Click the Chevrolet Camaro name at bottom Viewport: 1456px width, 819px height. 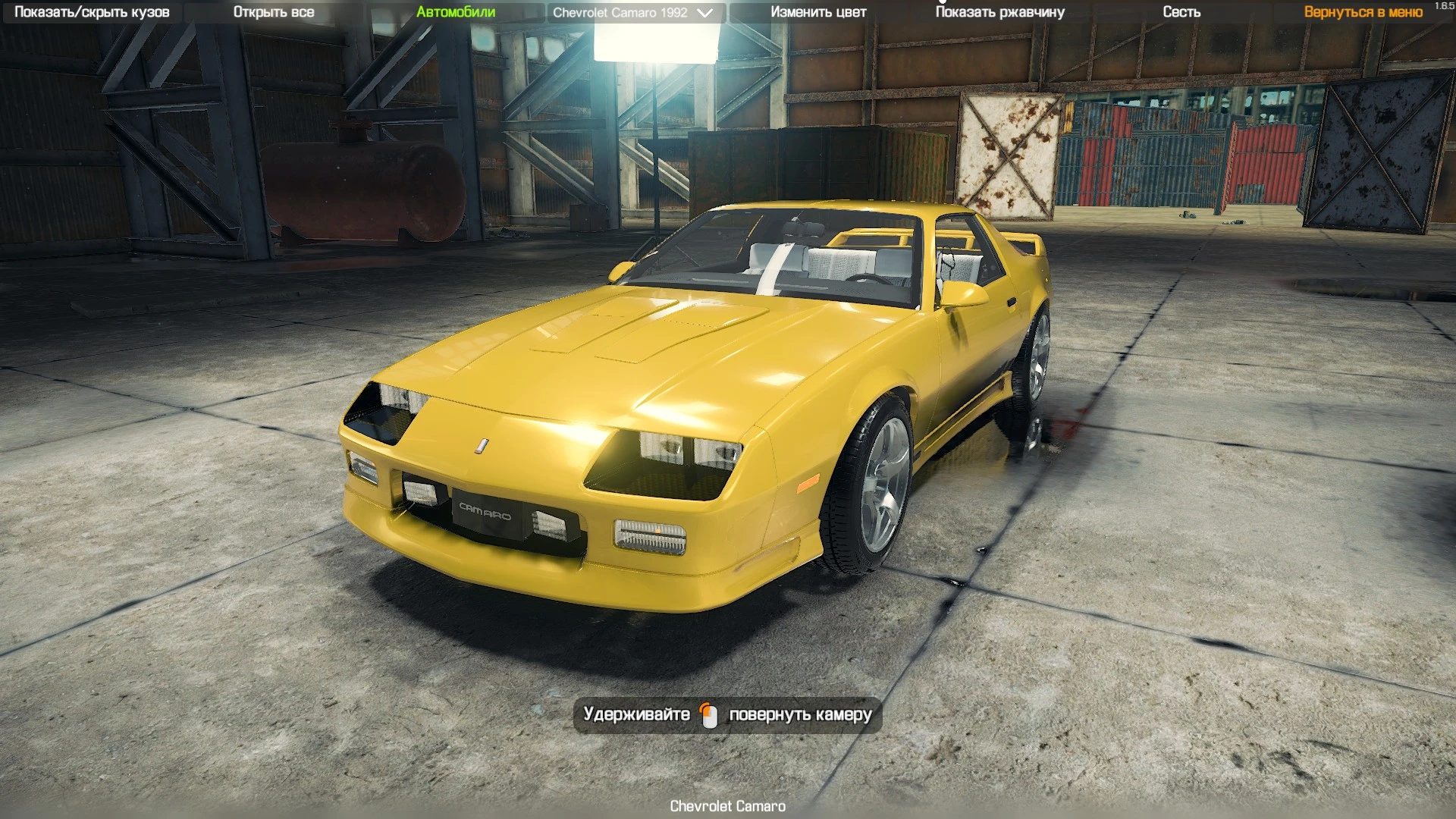(x=727, y=807)
